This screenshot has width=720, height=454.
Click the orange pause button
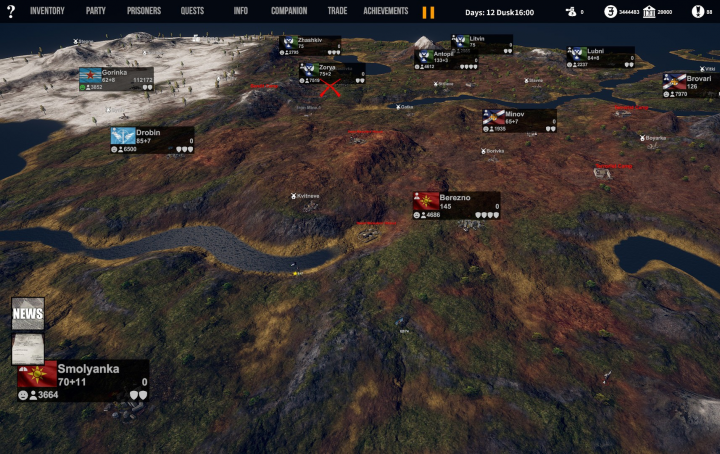point(428,12)
